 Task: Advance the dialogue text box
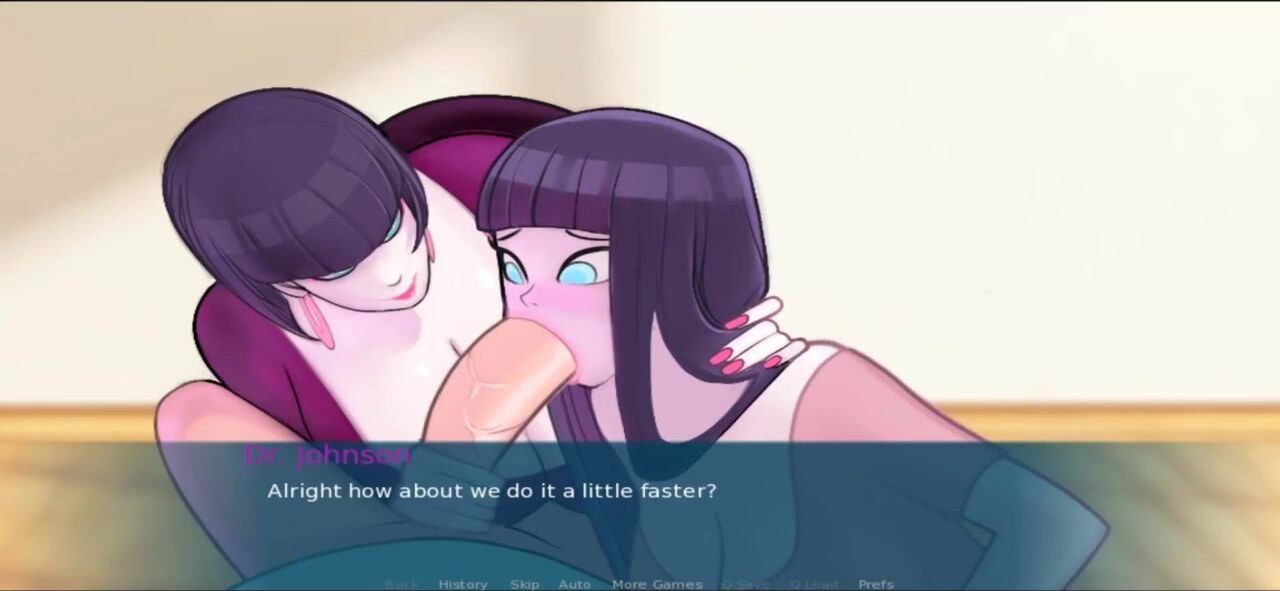(640, 510)
